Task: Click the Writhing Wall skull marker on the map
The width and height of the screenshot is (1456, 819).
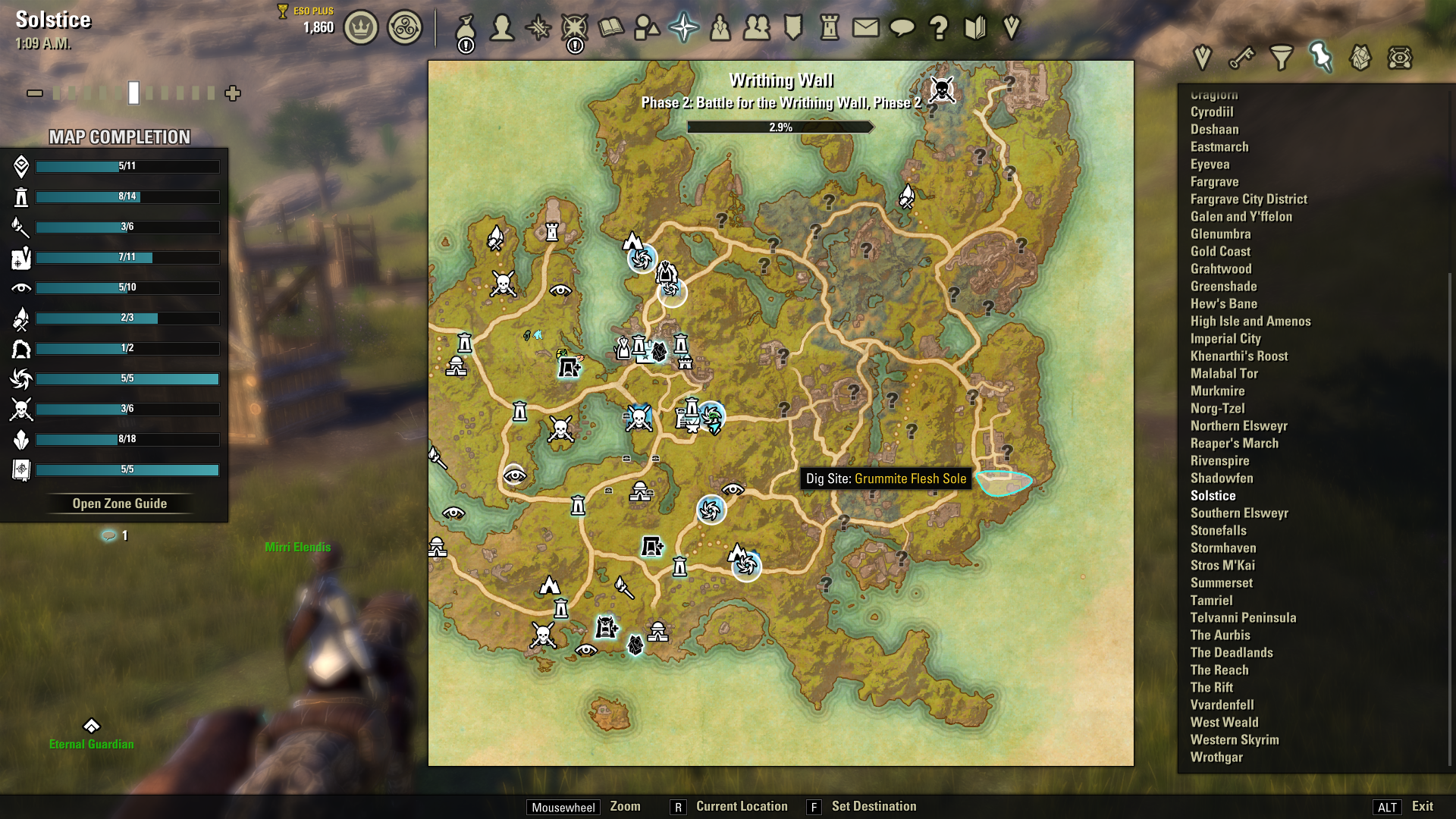Action: click(943, 89)
